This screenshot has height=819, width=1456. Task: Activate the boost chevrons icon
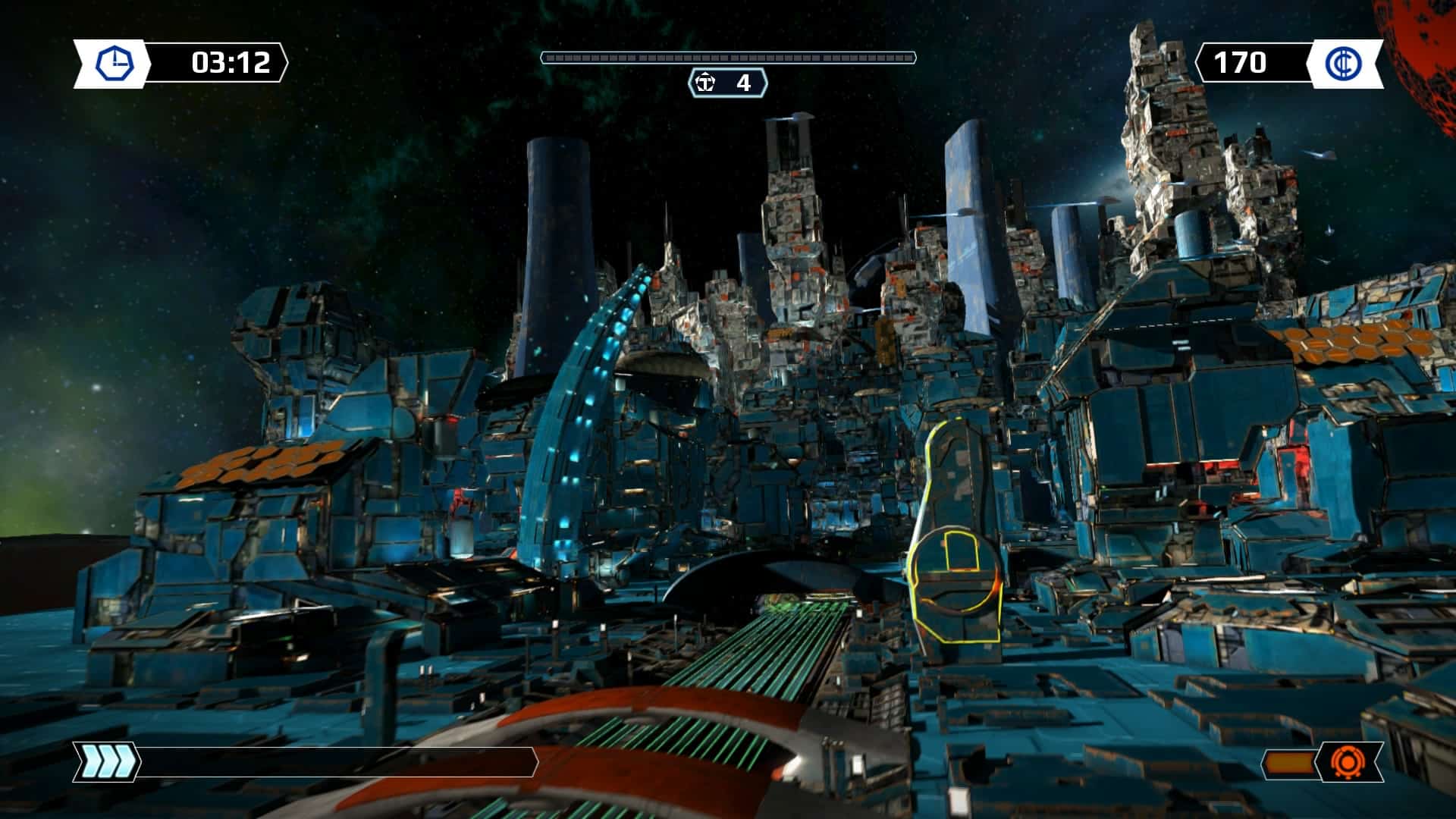click(x=106, y=761)
